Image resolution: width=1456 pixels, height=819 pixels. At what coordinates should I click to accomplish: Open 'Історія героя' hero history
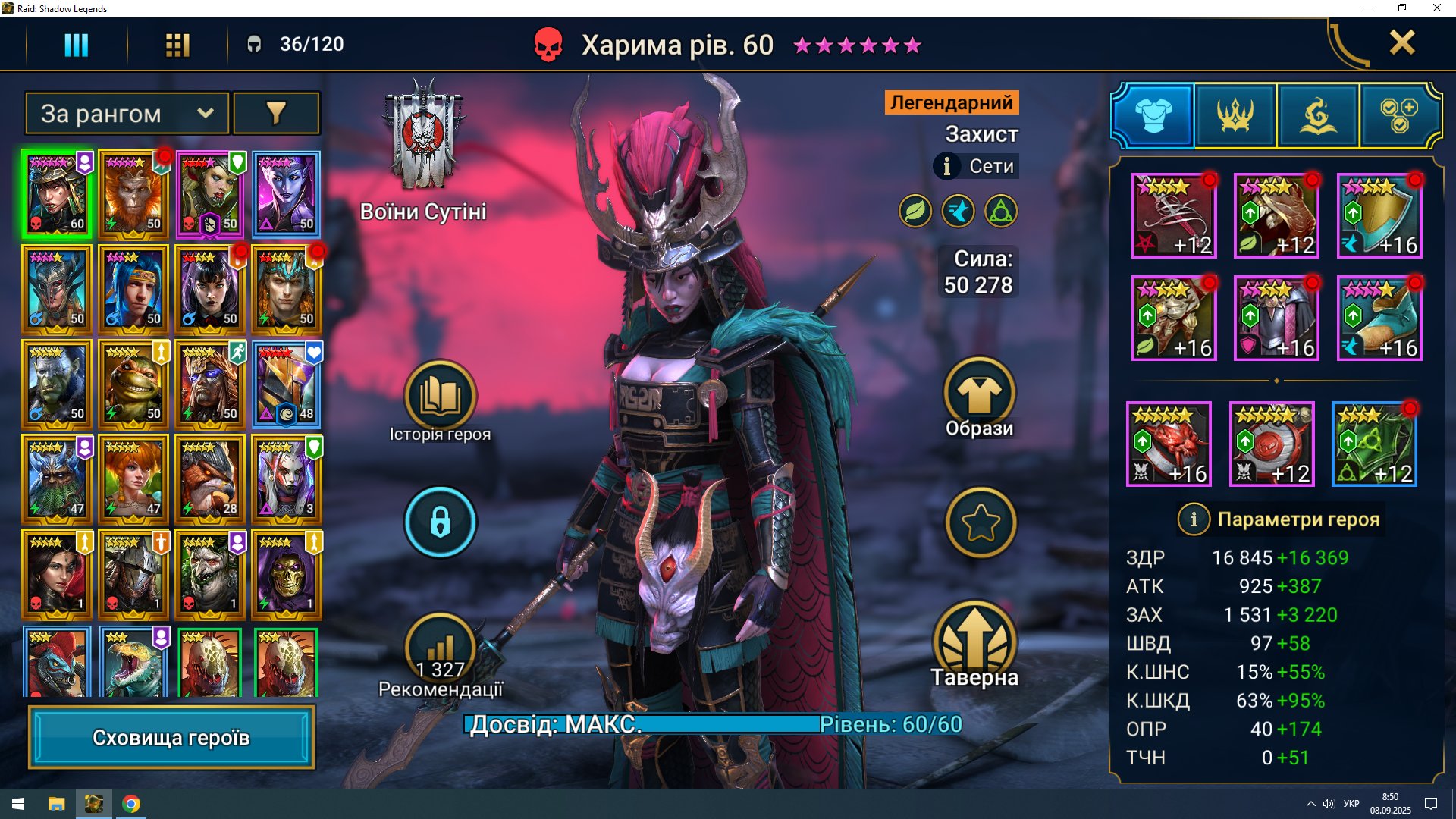(440, 397)
